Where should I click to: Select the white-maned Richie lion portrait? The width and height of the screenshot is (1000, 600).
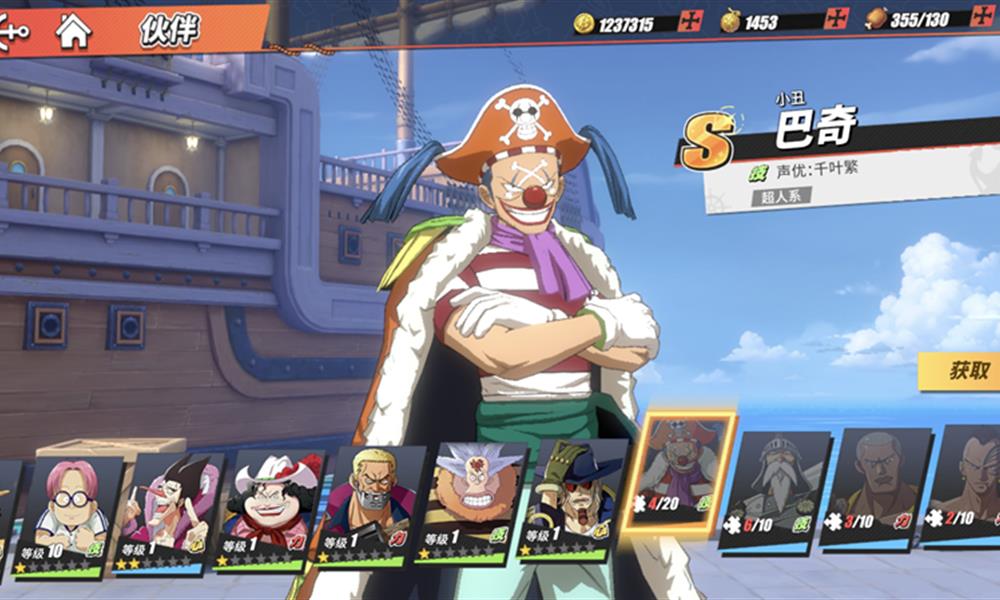[471, 503]
